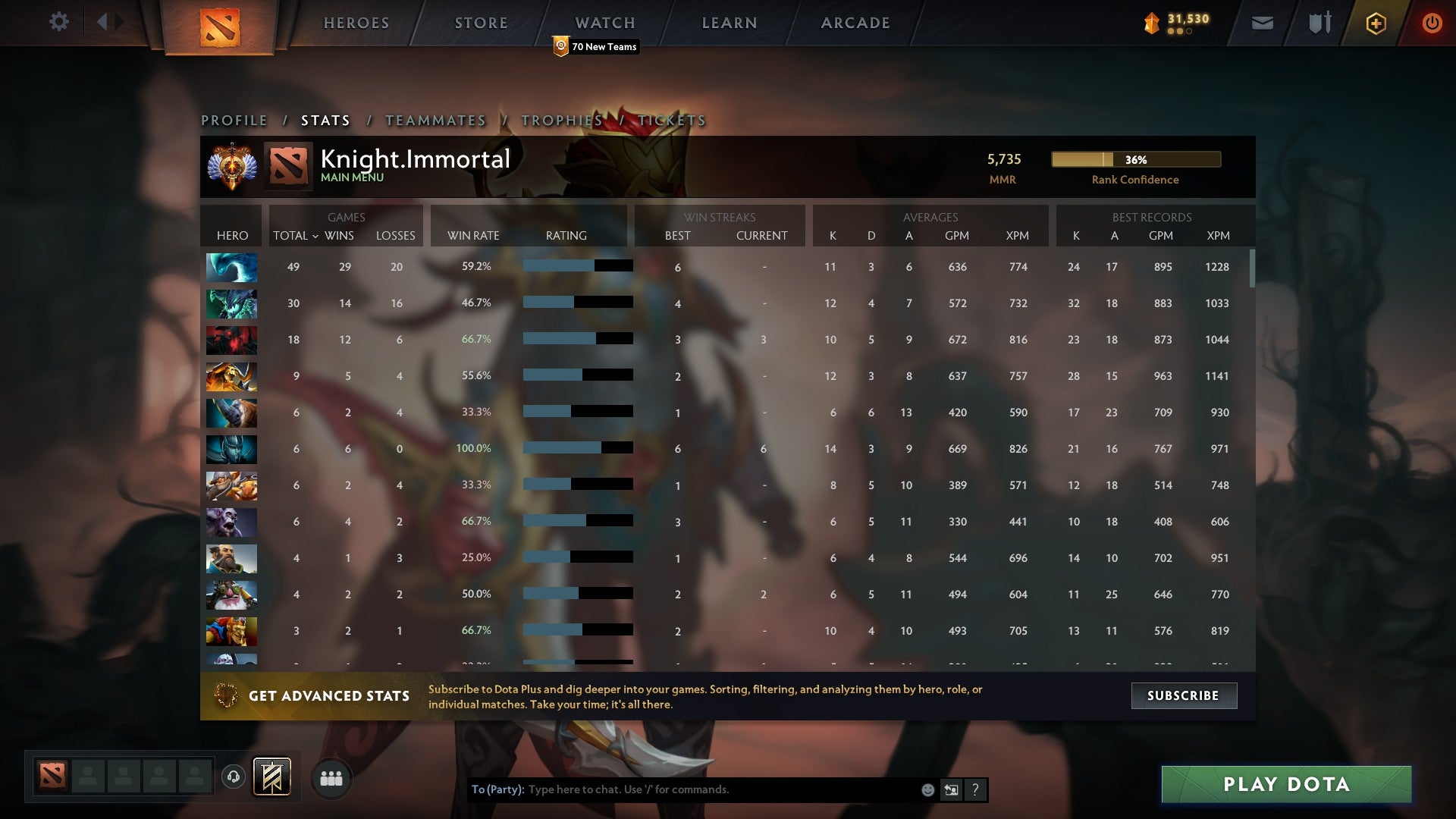This screenshot has width=1456, height=819.
Task: Open the ARCADE menu
Action: pos(855,23)
